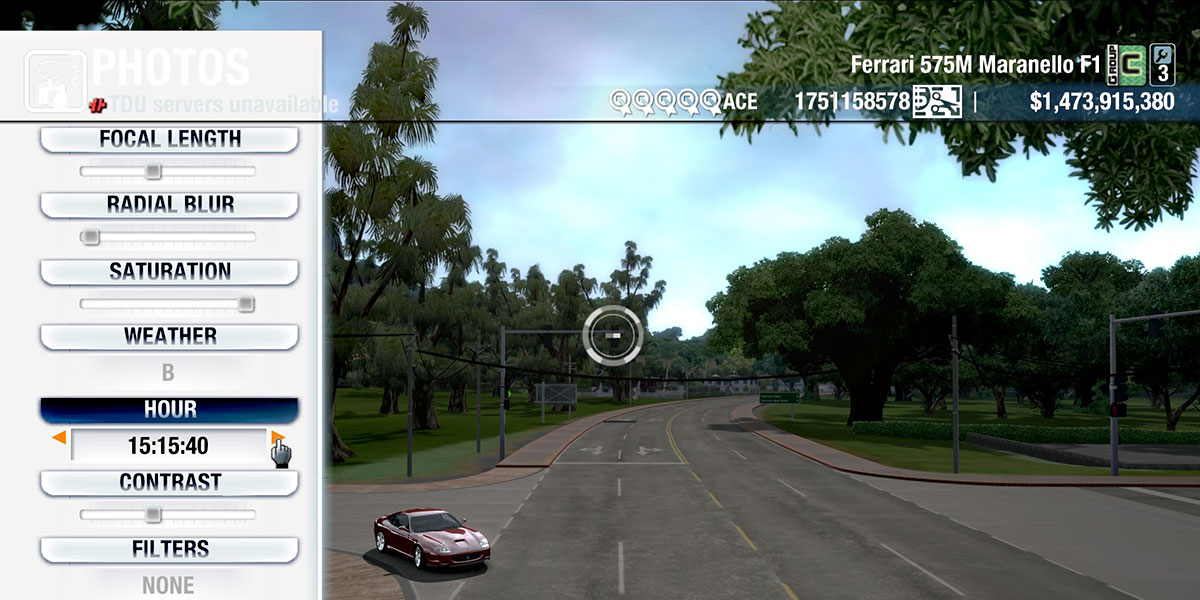
Task: Choose the Saturation setting
Action: 169,271
